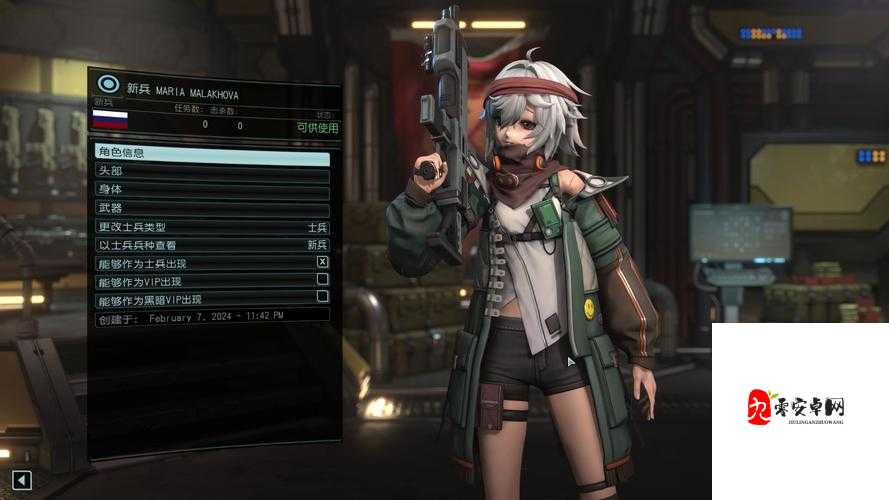Open the 角色信息 character info entry
This screenshot has width=889, height=500.
211,153
